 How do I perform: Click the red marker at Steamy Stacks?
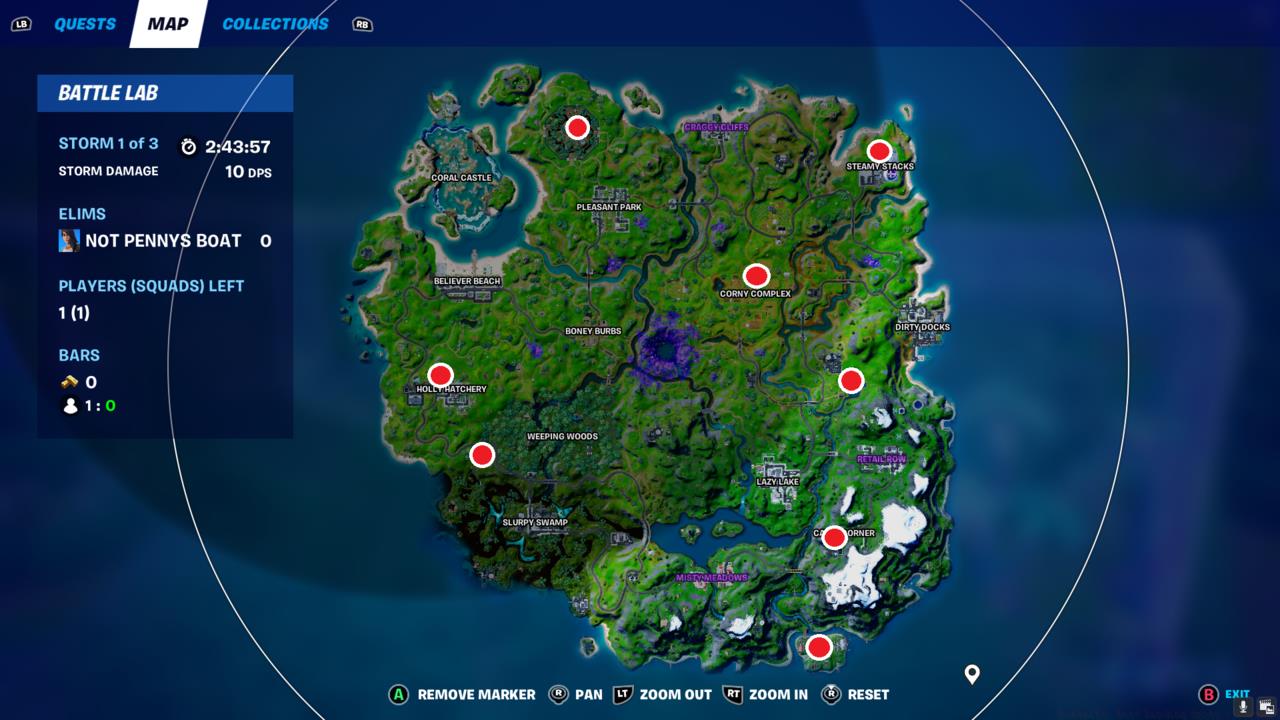[879, 151]
